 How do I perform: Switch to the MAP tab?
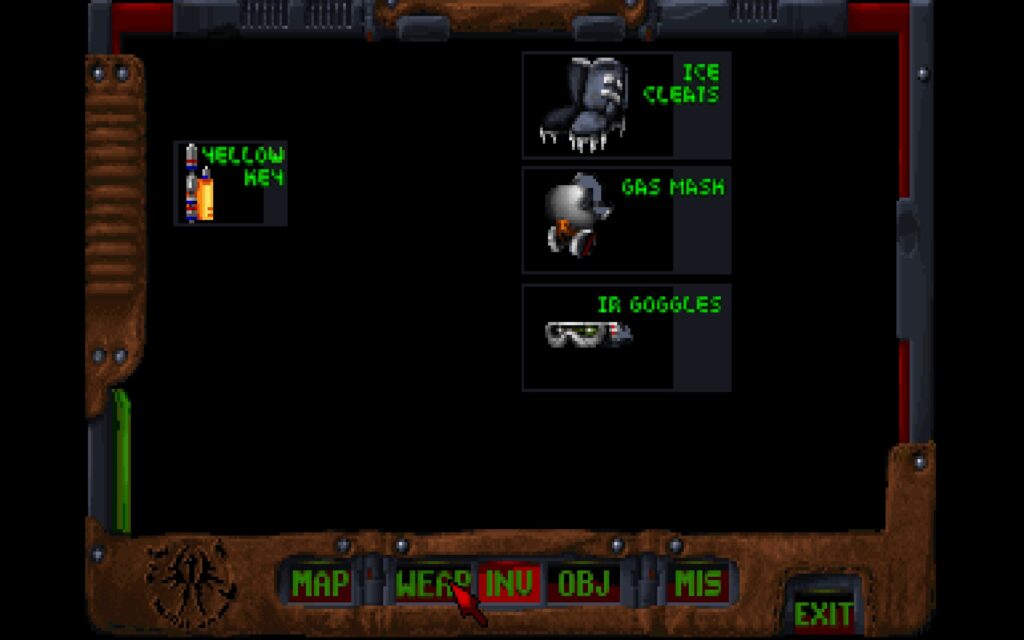point(320,583)
